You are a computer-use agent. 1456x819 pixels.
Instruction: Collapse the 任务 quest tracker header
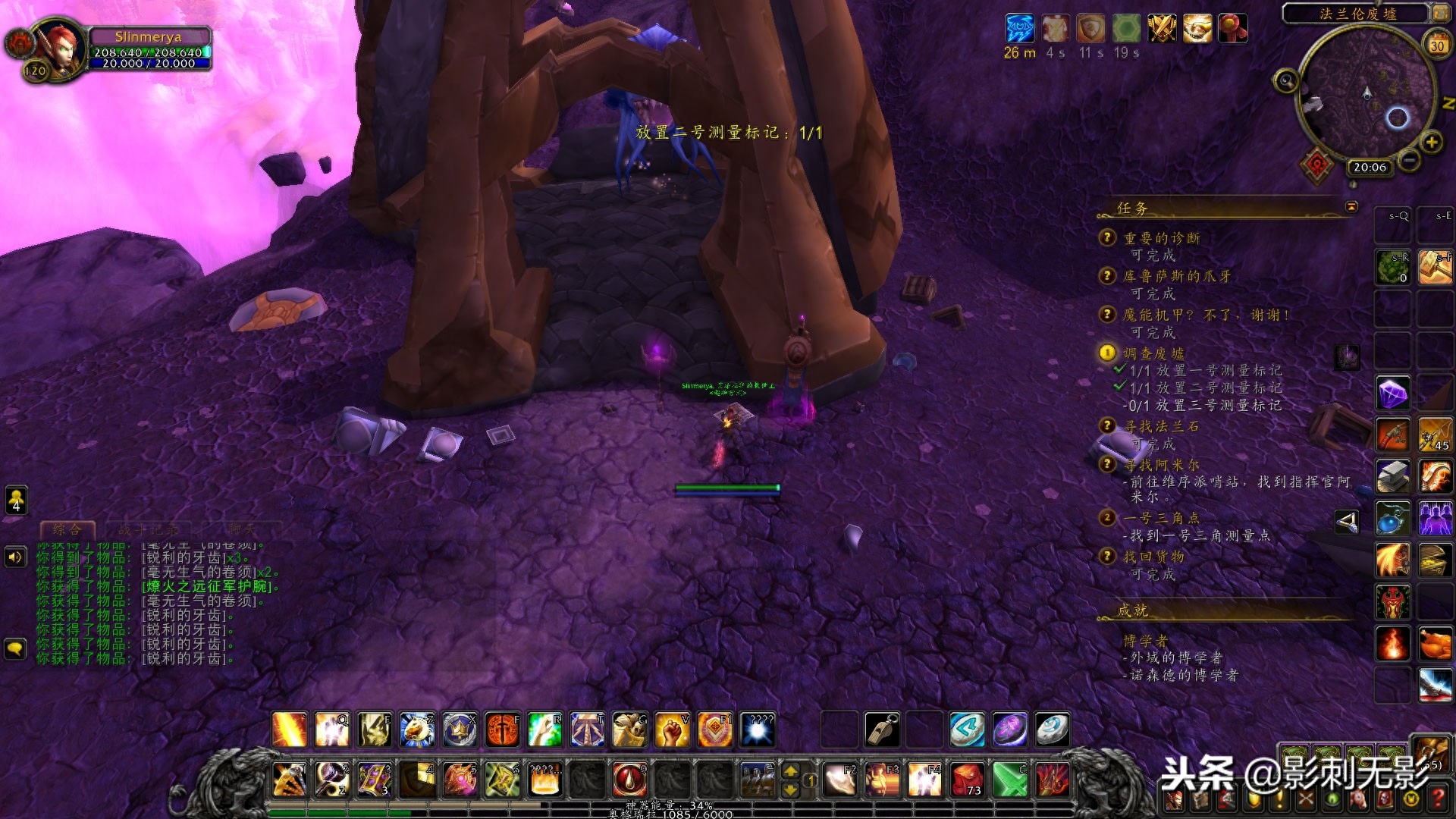click(x=1351, y=206)
